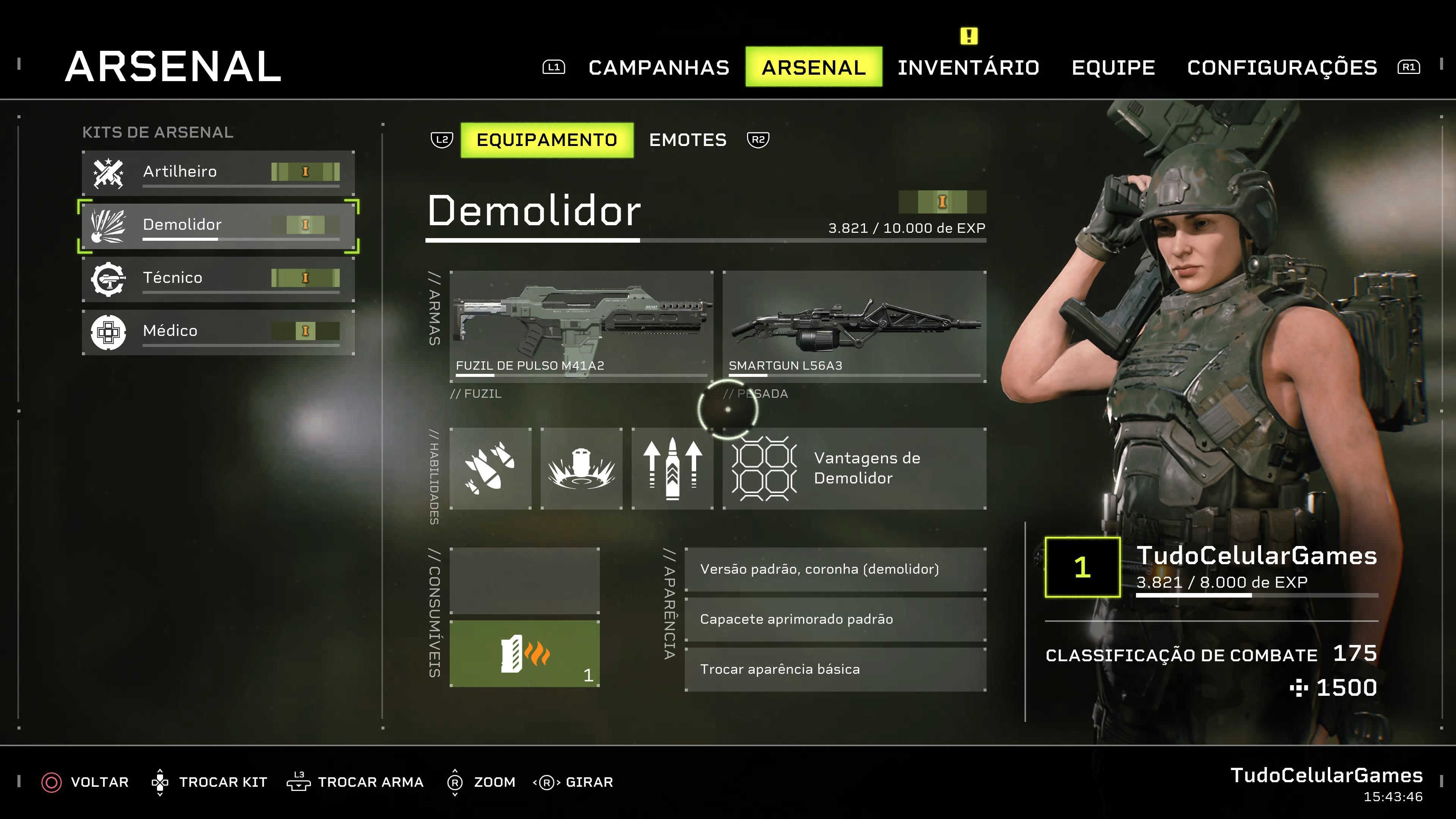
Task: Select the Smartgun L56A3 weapon slot
Action: pos(854,326)
